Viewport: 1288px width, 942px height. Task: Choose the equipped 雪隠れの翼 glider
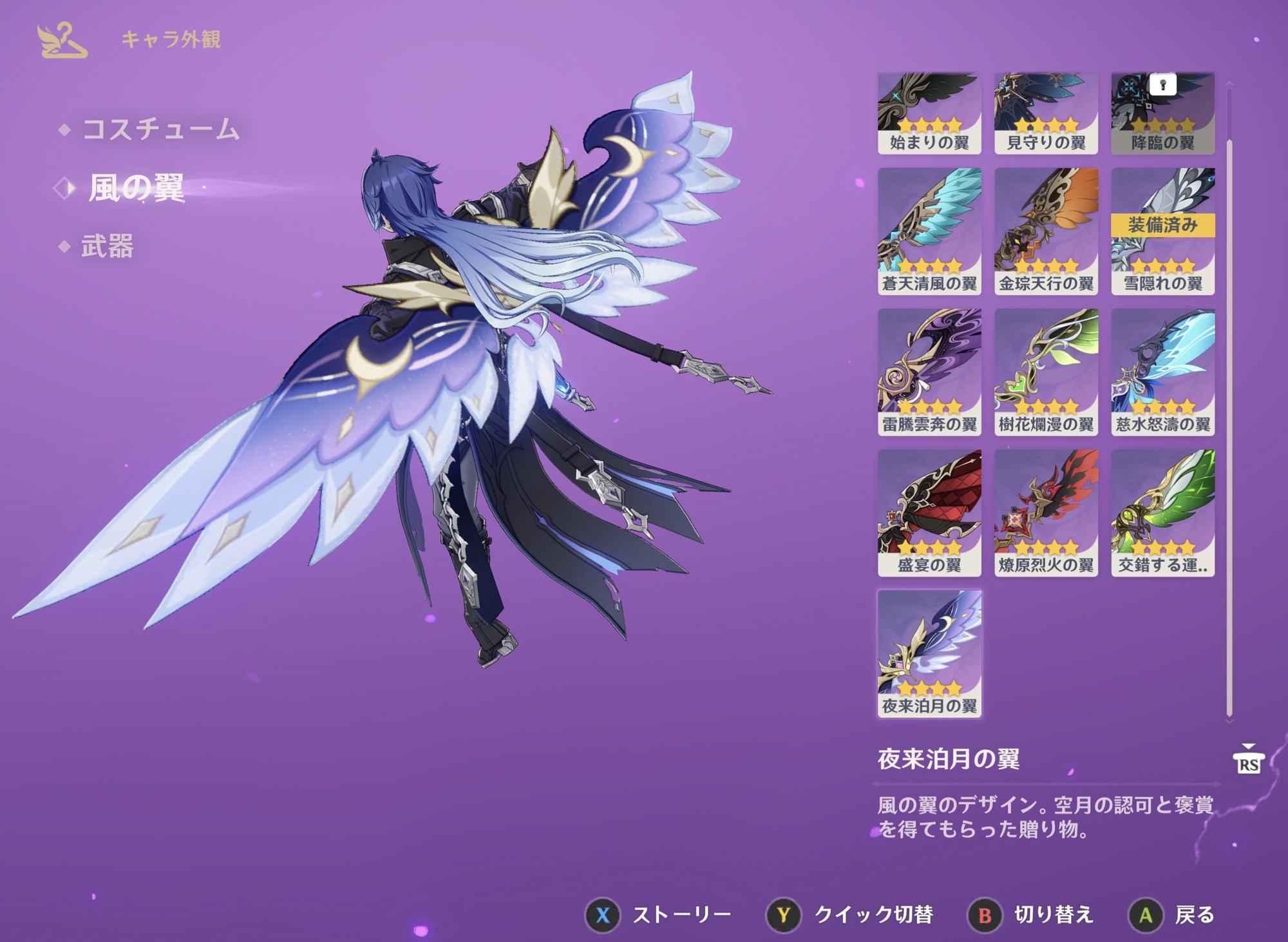[x=1162, y=231]
